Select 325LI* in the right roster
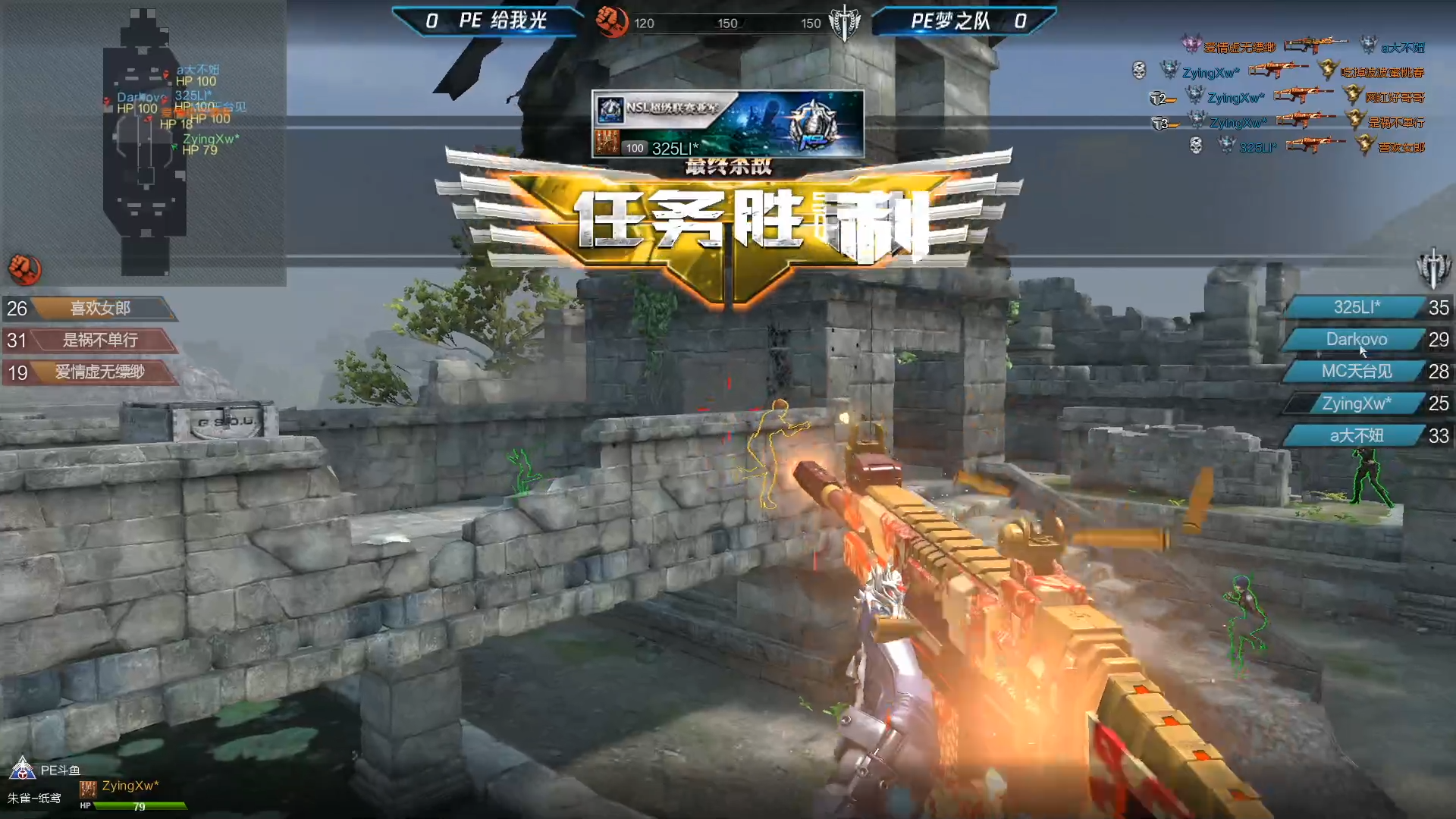Viewport: 1456px width, 819px height. (x=1357, y=308)
